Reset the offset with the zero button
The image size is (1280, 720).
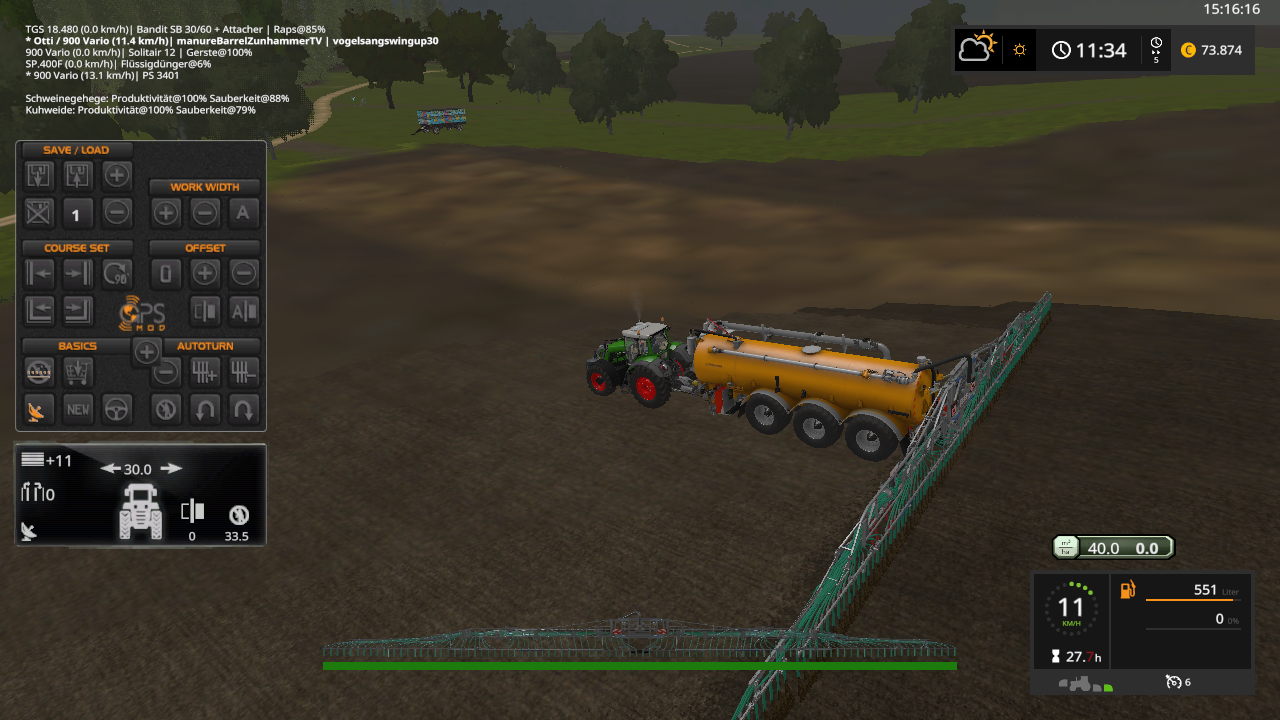[166, 273]
